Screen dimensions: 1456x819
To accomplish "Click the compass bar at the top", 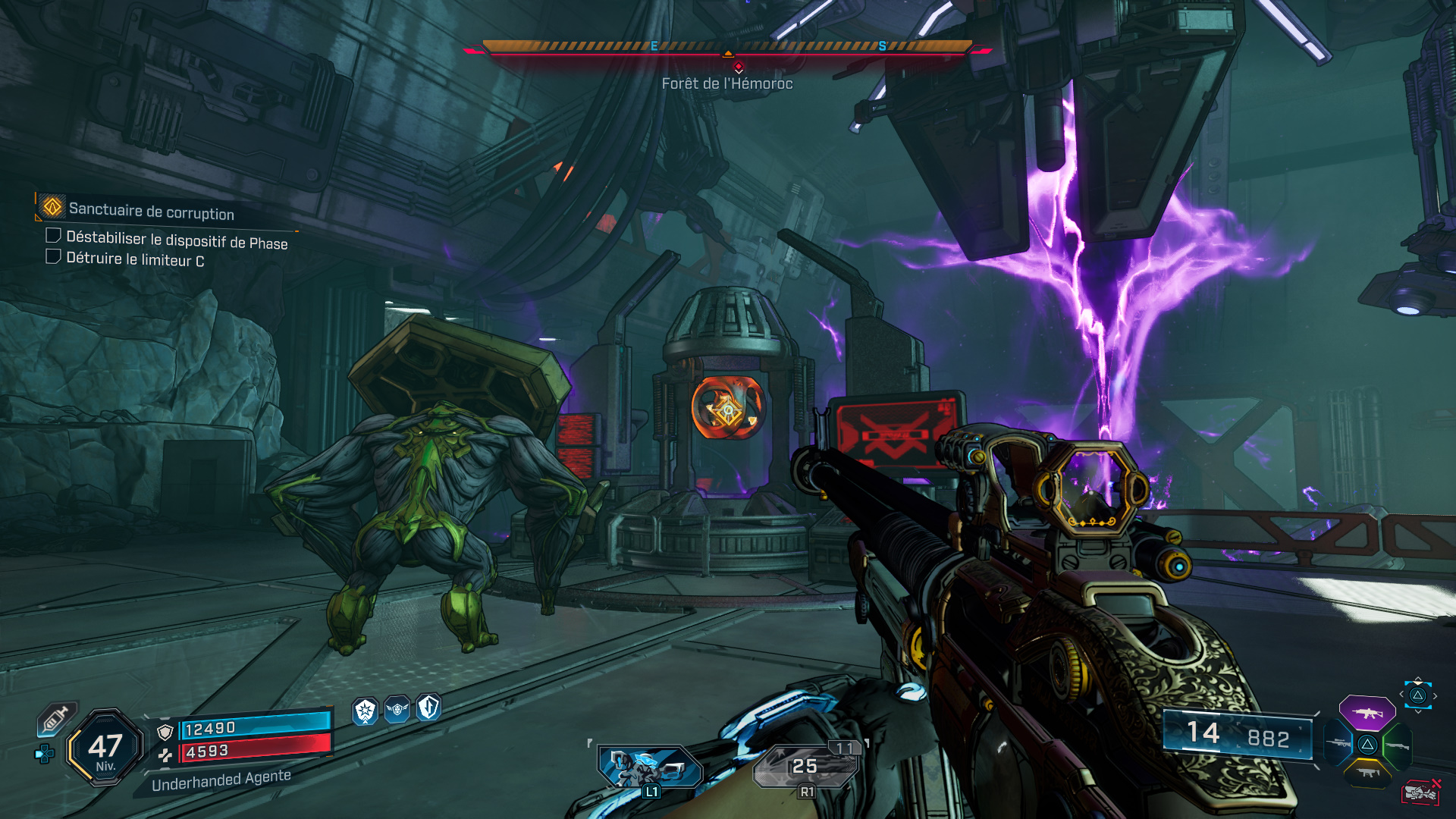I will [x=727, y=47].
